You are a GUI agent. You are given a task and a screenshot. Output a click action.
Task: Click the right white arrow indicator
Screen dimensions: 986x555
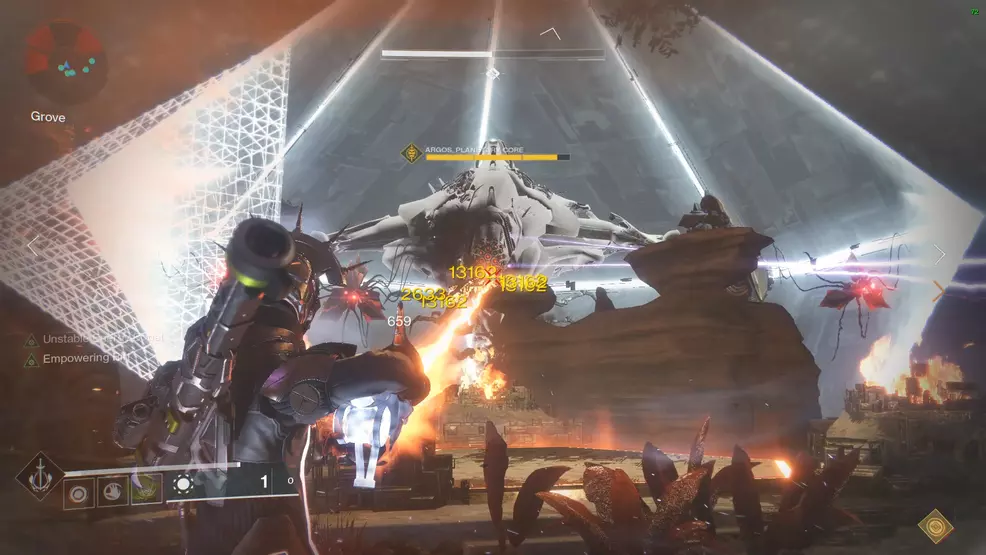coord(939,254)
